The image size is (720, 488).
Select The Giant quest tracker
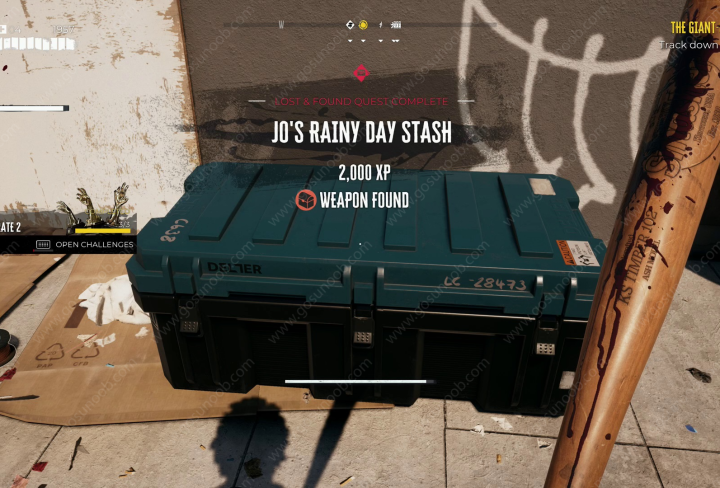pyautogui.click(x=693, y=28)
